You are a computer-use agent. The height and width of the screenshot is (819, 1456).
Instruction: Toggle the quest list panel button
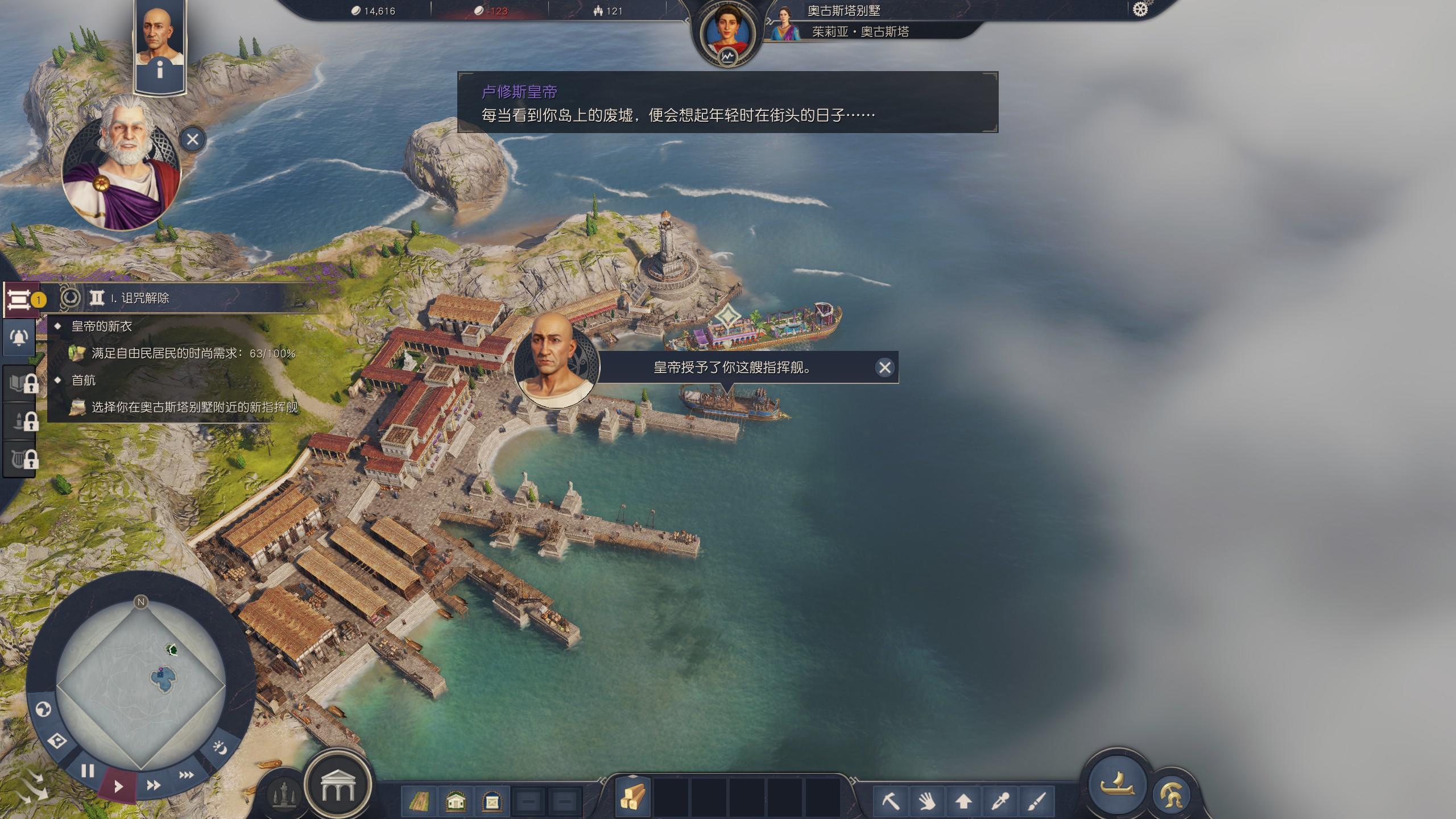19,299
